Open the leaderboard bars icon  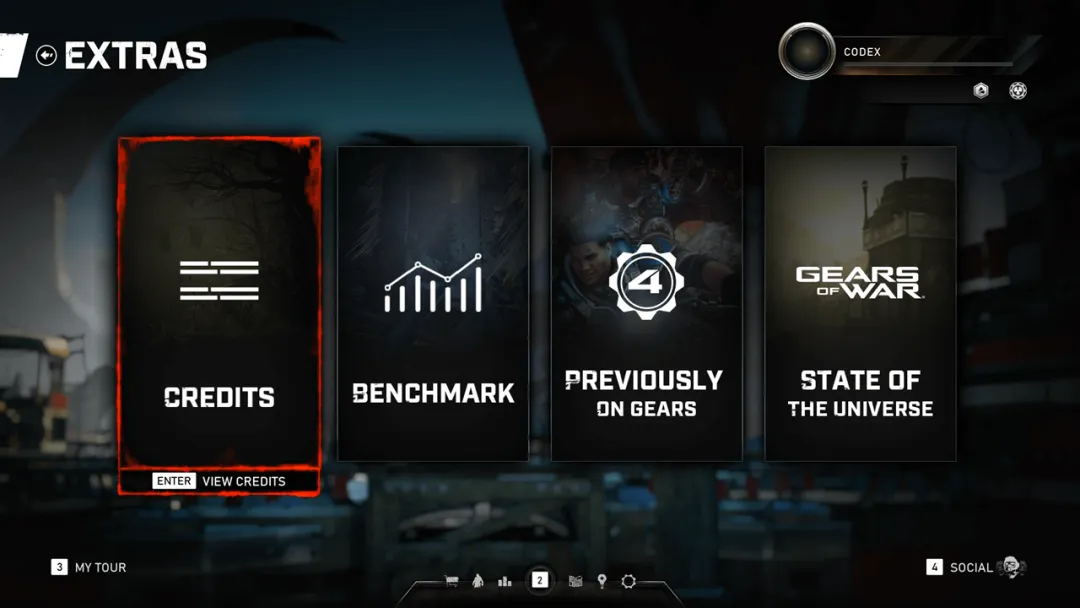505,581
